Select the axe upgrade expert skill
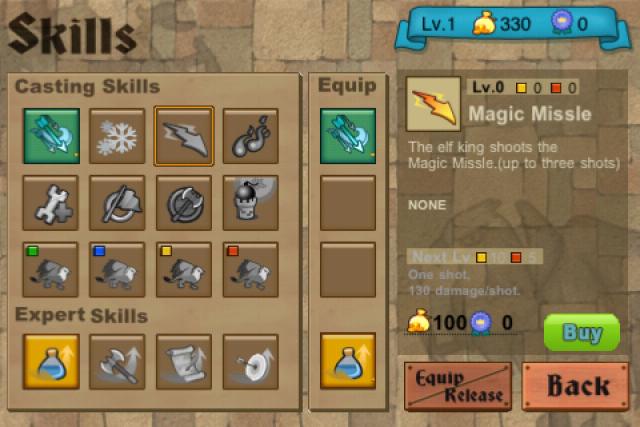Screen dimensions: 640x427 click(118, 360)
